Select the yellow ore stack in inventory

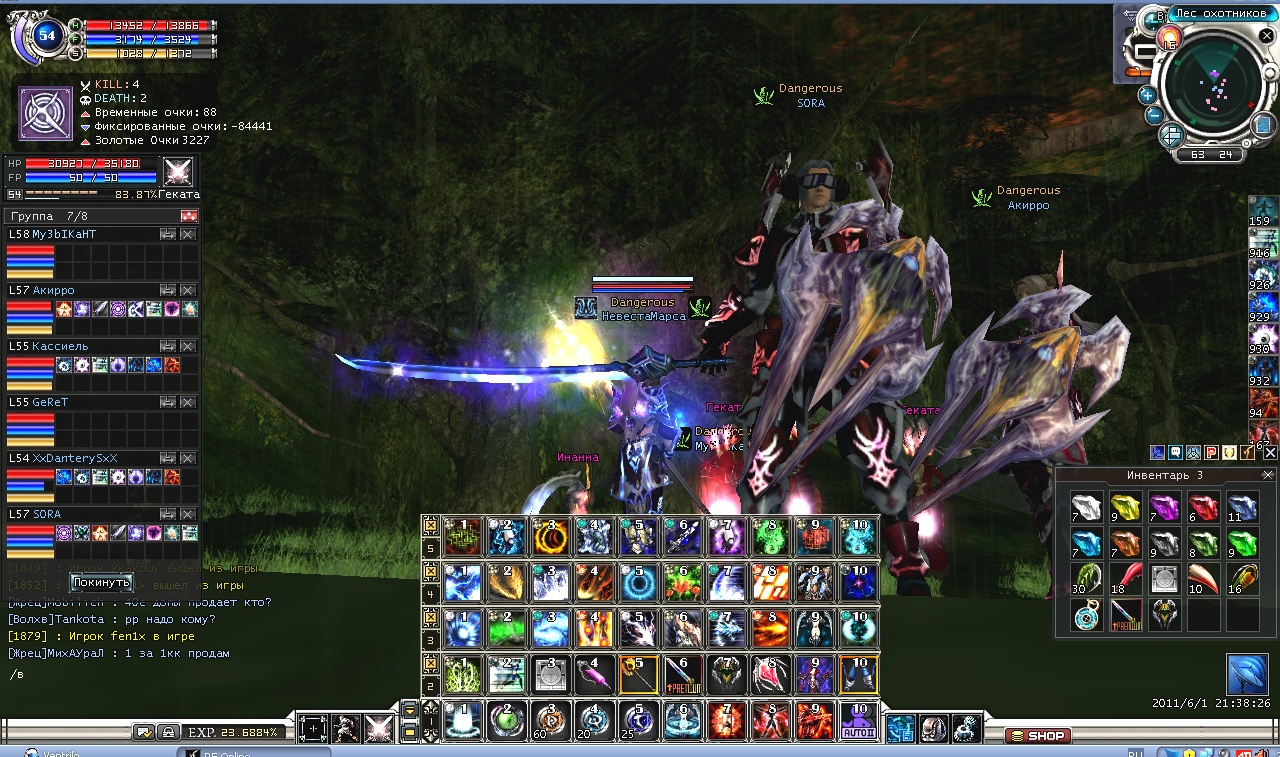[x=1125, y=507]
